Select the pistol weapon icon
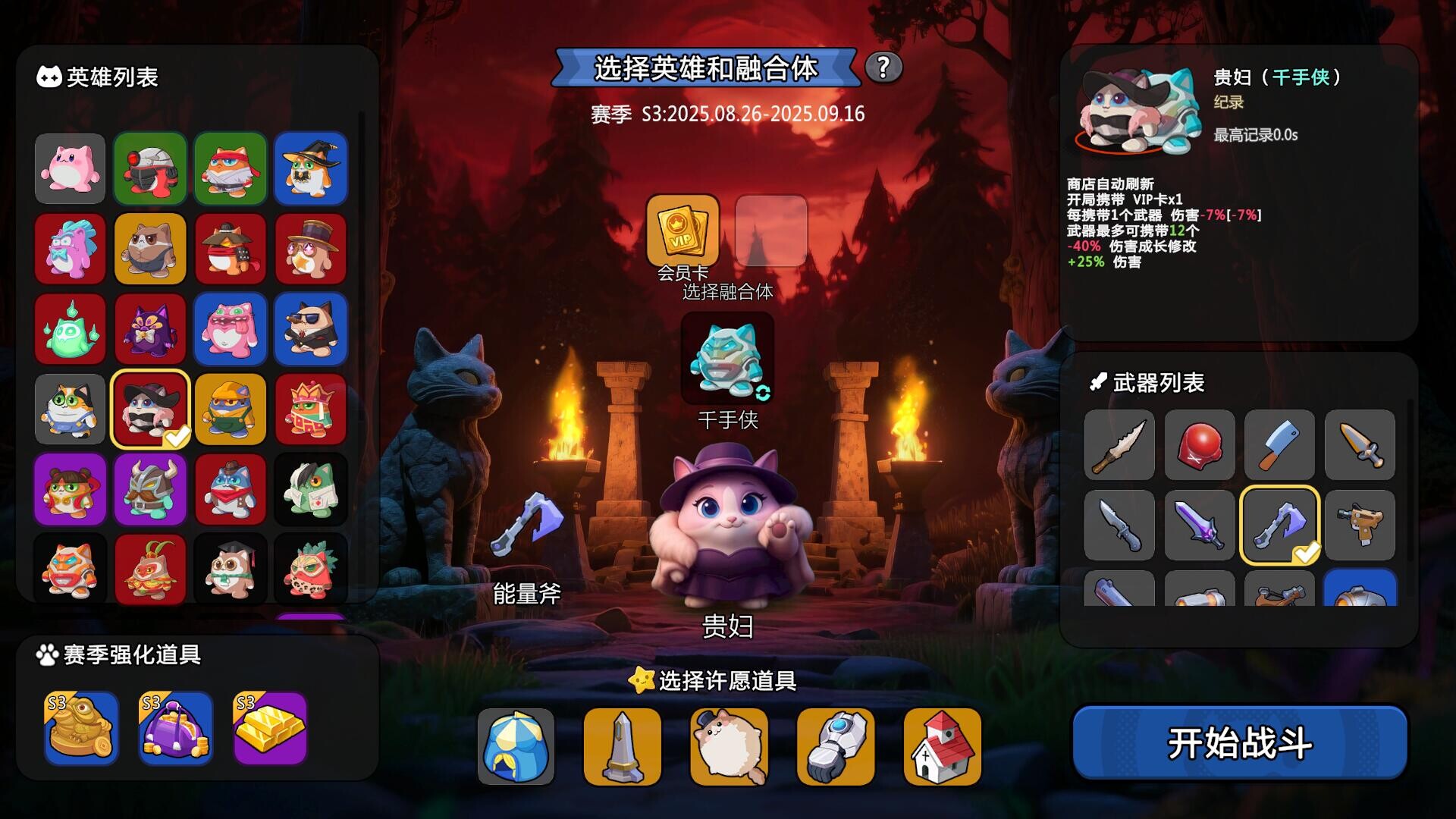This screenshot has width=1456, height=819. tap(1360, 526)
